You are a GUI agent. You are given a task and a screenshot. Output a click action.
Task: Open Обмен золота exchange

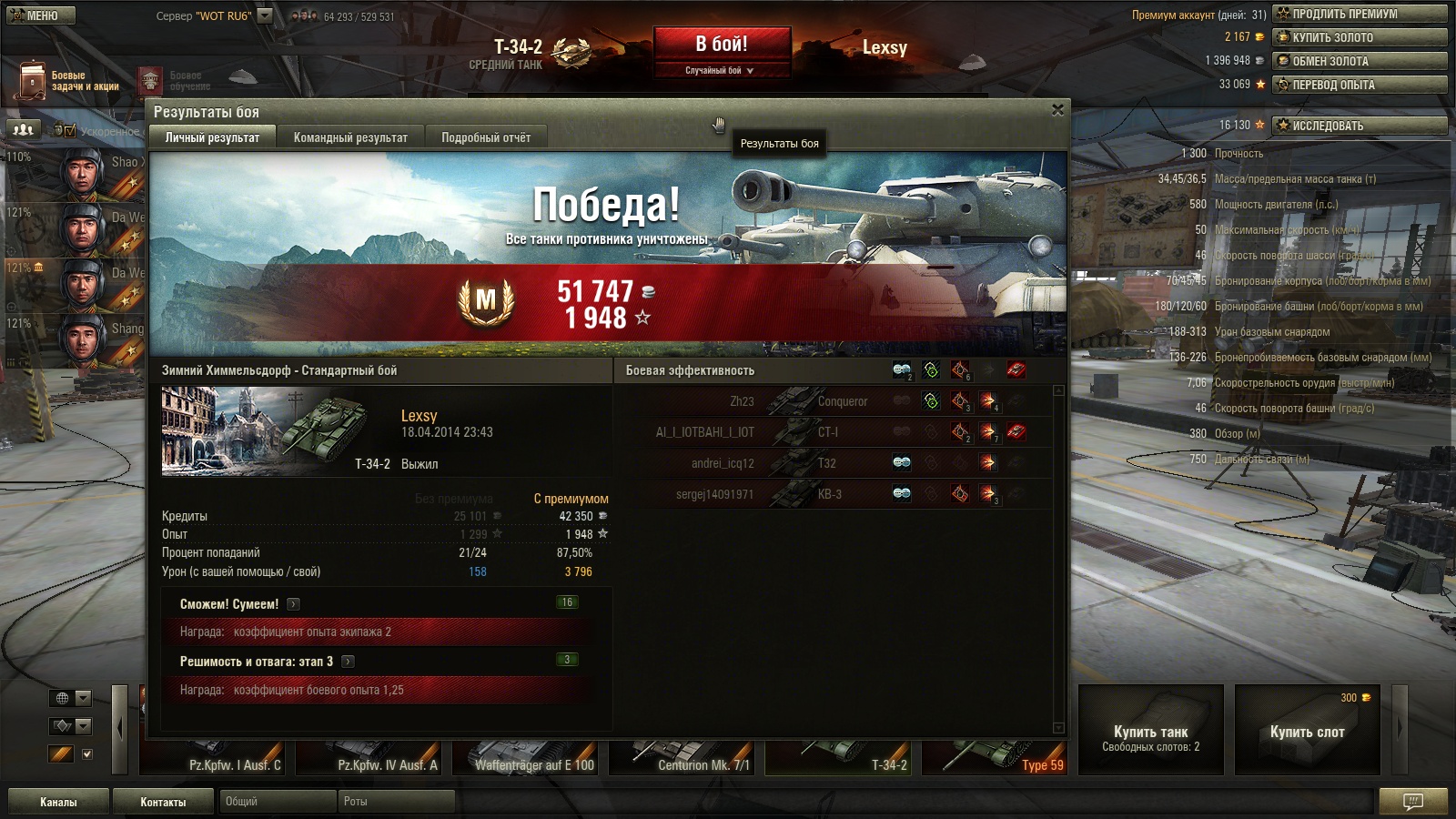[x=1360, y=61]
